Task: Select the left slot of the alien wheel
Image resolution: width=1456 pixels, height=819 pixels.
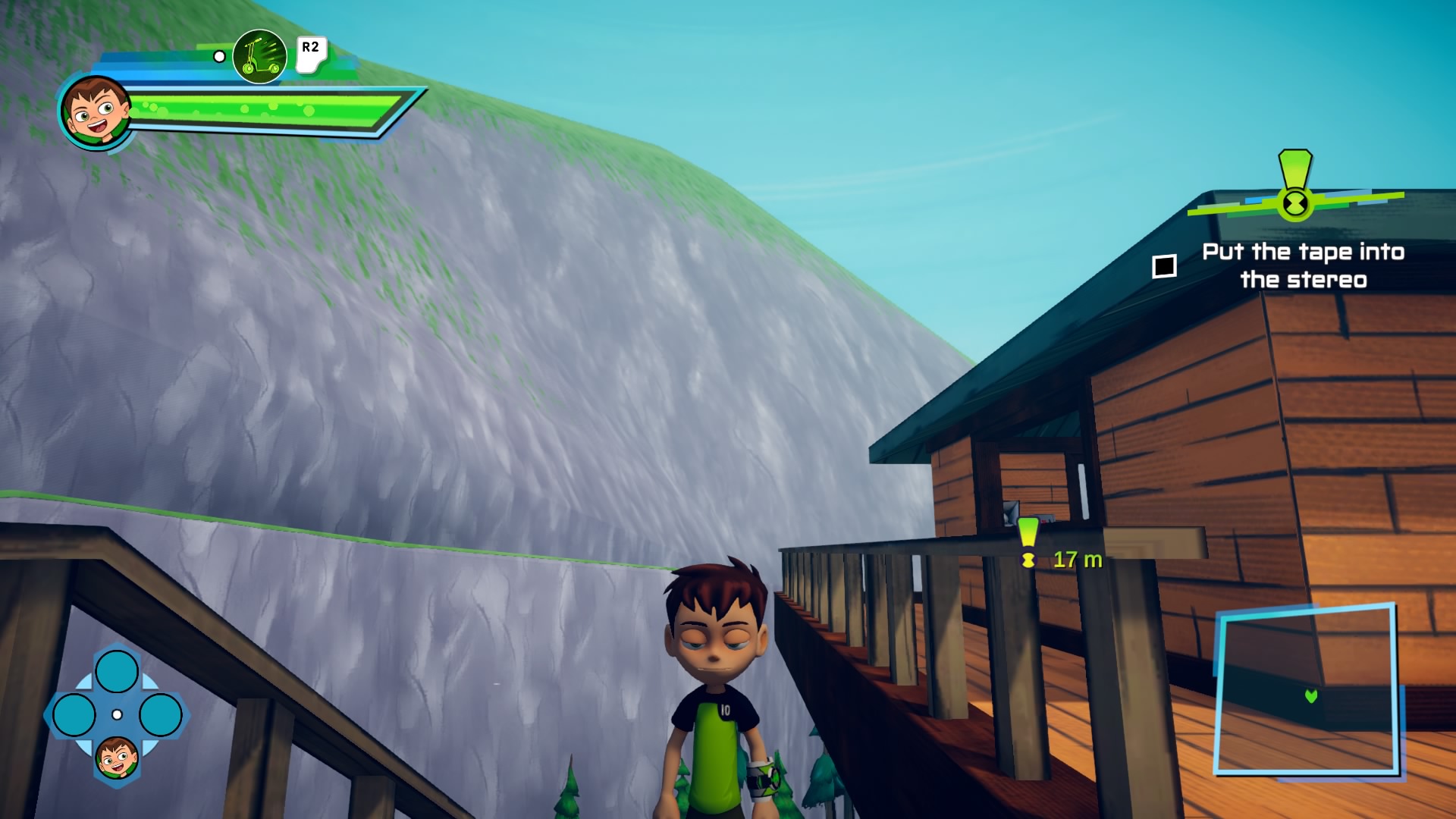Action: (x=74, y=714)
